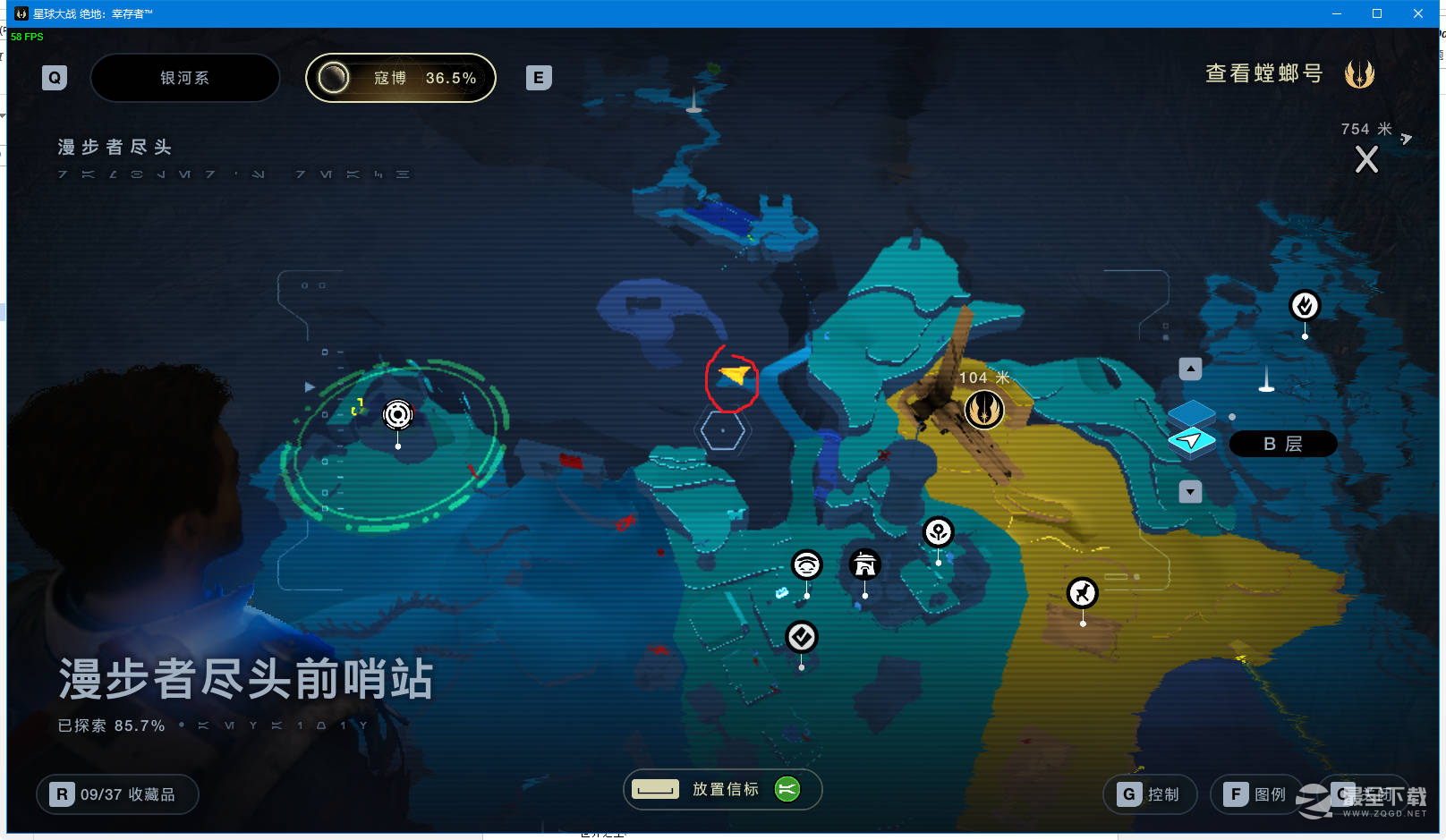Select the eye-shaped scan point marker
This screenshot has width=1446, height=840.
click(x=808, y=564)
